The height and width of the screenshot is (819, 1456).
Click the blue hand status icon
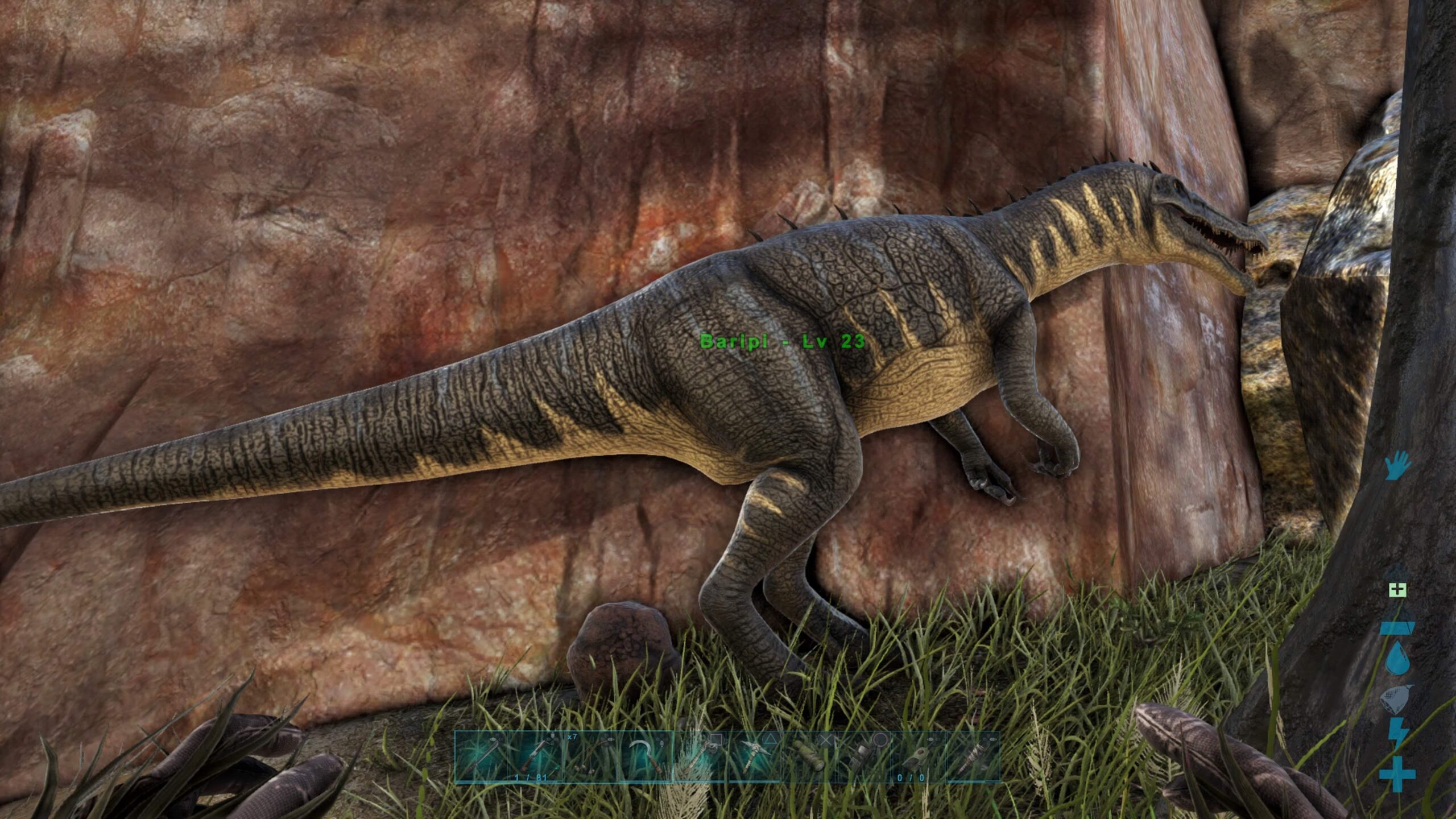pos(1396,465)
